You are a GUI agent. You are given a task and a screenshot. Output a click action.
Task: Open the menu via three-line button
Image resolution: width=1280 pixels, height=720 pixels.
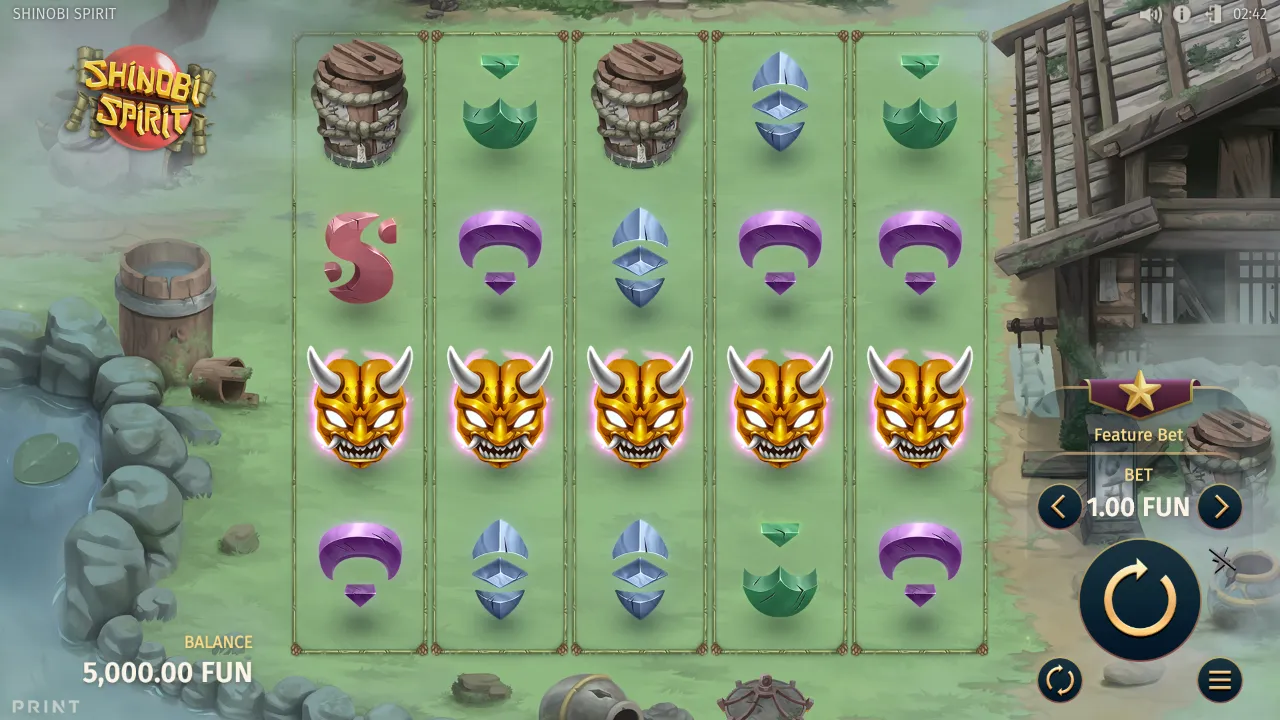1219,681
